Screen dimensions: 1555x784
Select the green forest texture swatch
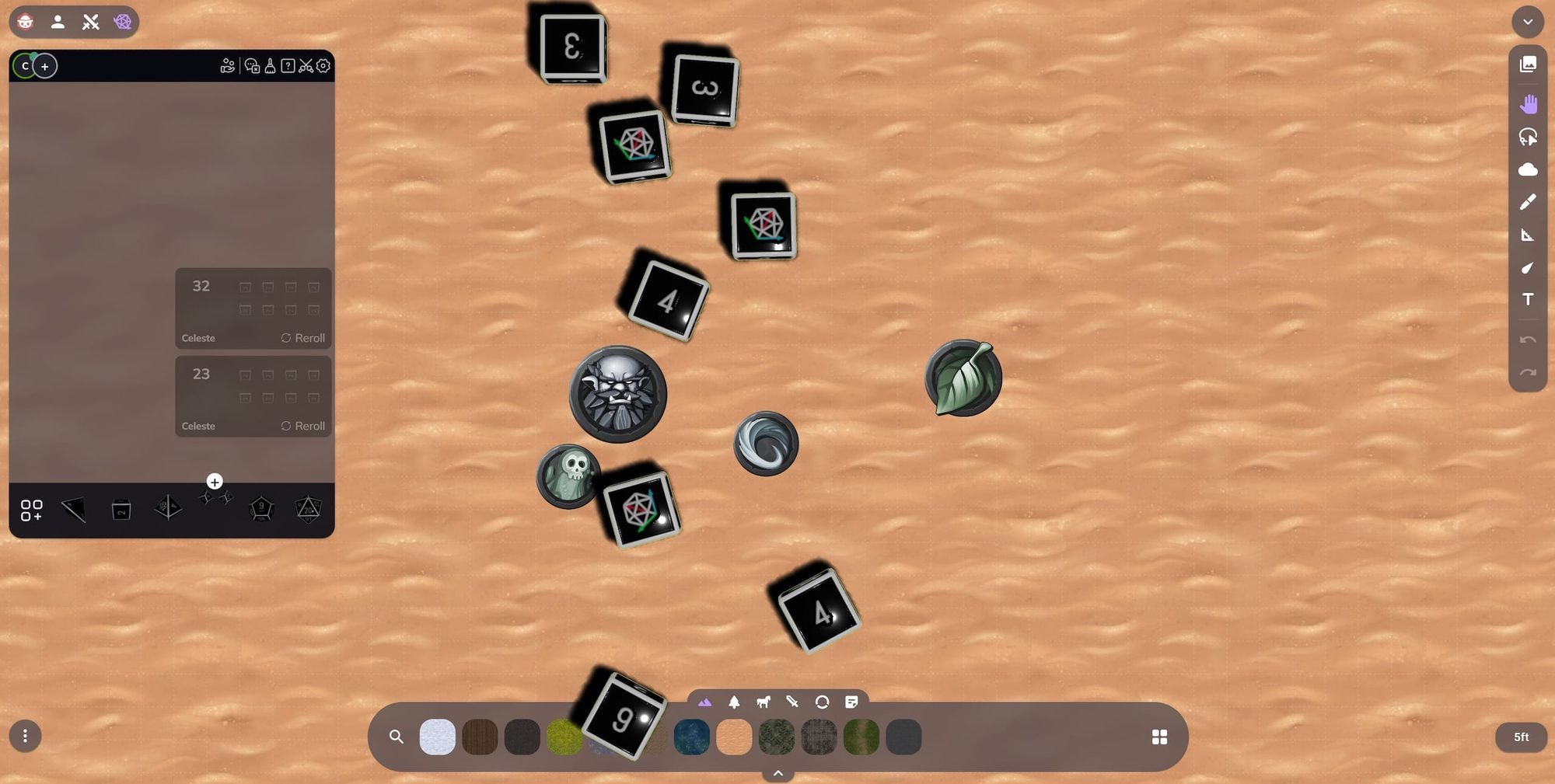(x=777, y=737)
